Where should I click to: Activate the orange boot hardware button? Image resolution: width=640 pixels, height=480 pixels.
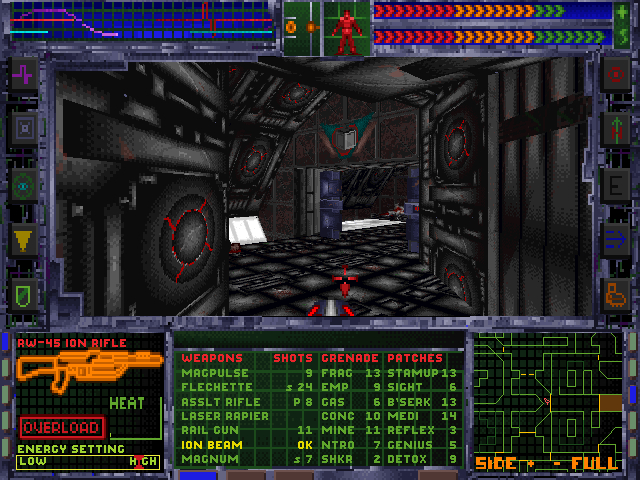[x=614, y=293]
